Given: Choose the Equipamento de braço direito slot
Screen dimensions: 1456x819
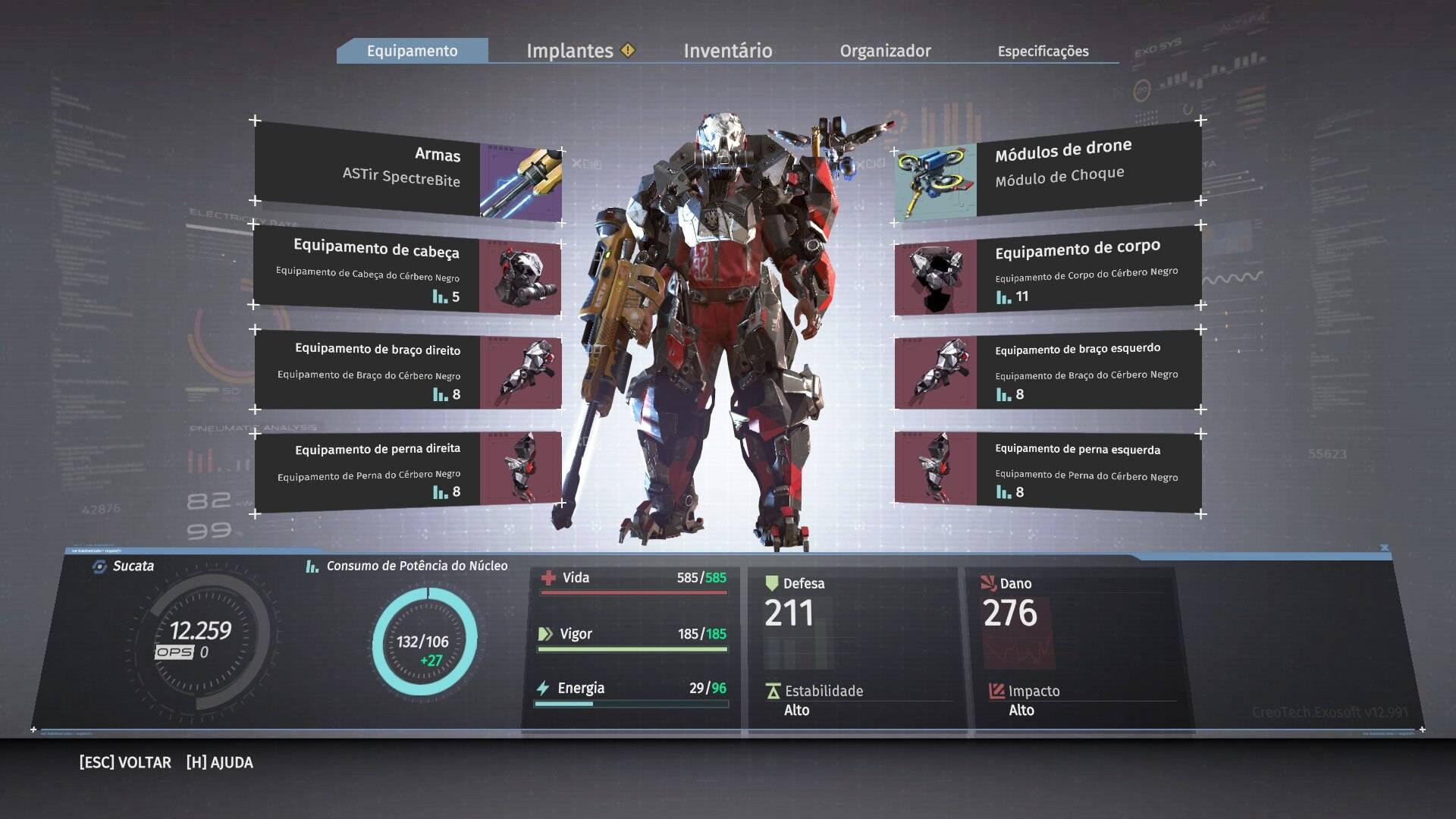Looking at the screenshot, I should pyautogui.click(x=408, y=372).
